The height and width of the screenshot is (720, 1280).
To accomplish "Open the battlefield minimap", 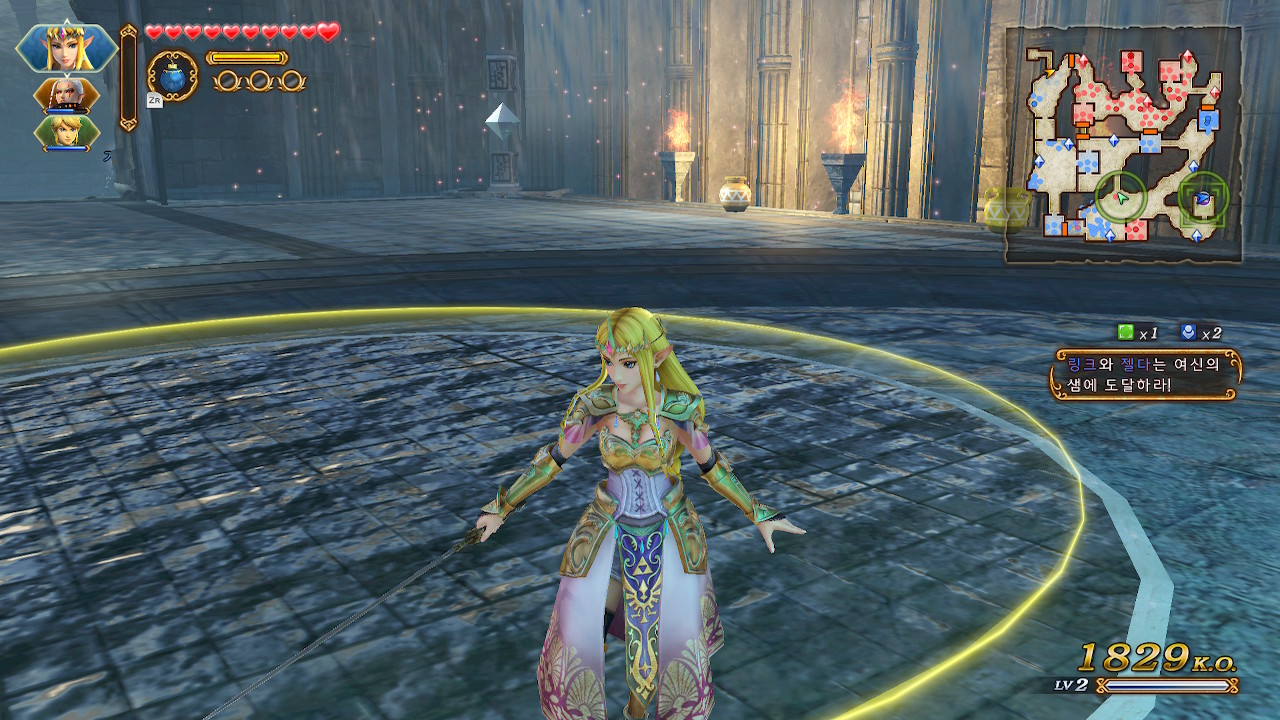I will (1123, 145).
